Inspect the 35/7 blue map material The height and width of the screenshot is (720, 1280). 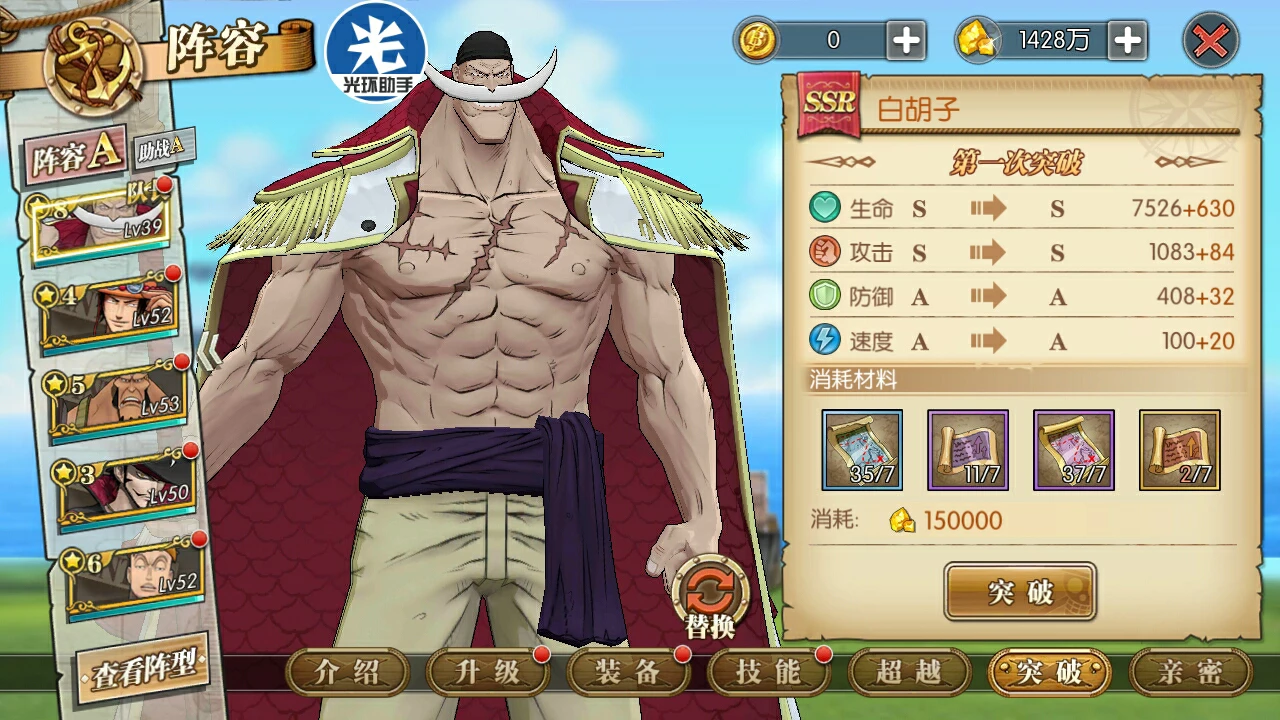[862, 450]
